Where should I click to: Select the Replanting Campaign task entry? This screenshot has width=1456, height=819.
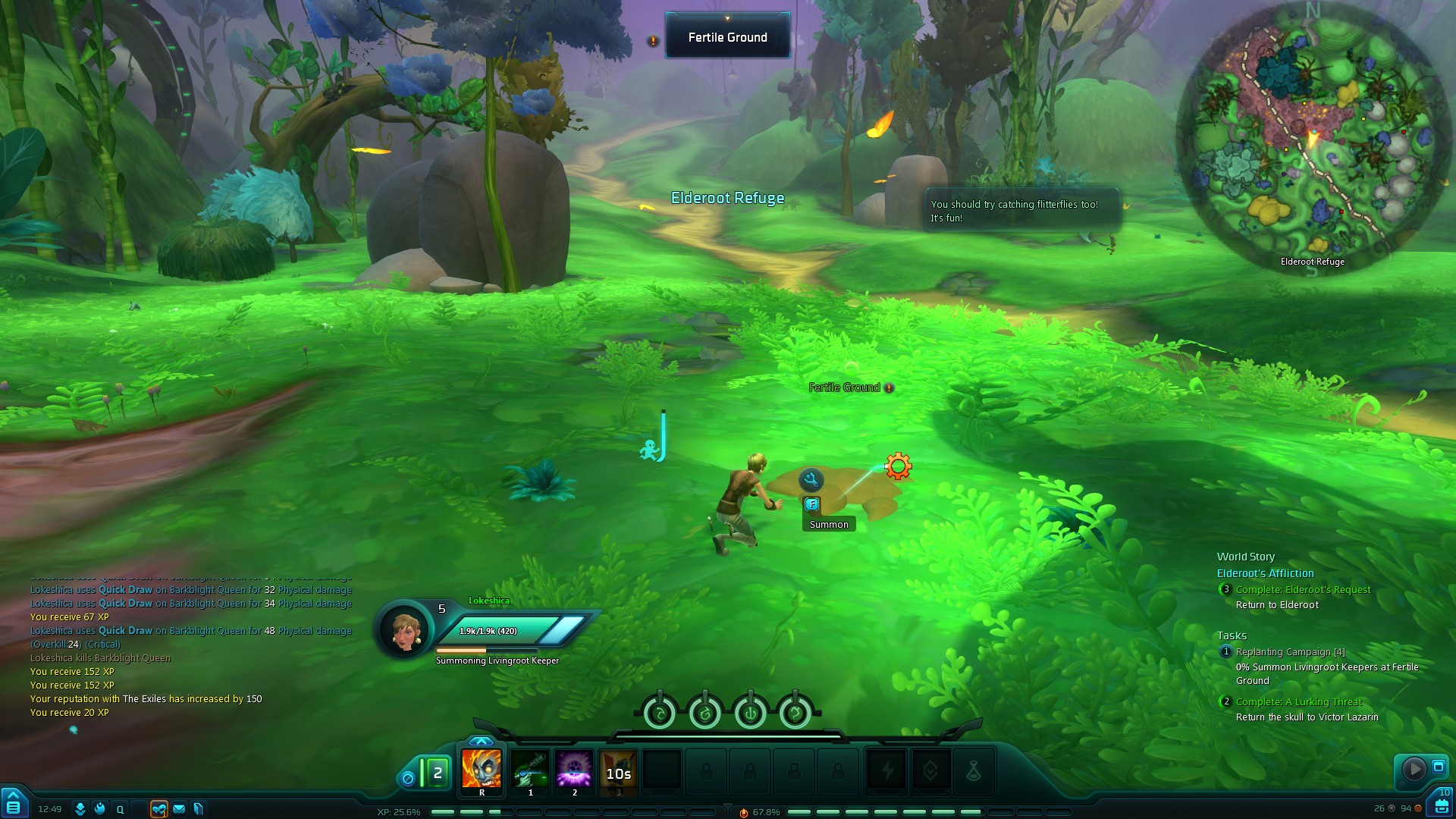pyautogui.click(x=1290, y=651)
